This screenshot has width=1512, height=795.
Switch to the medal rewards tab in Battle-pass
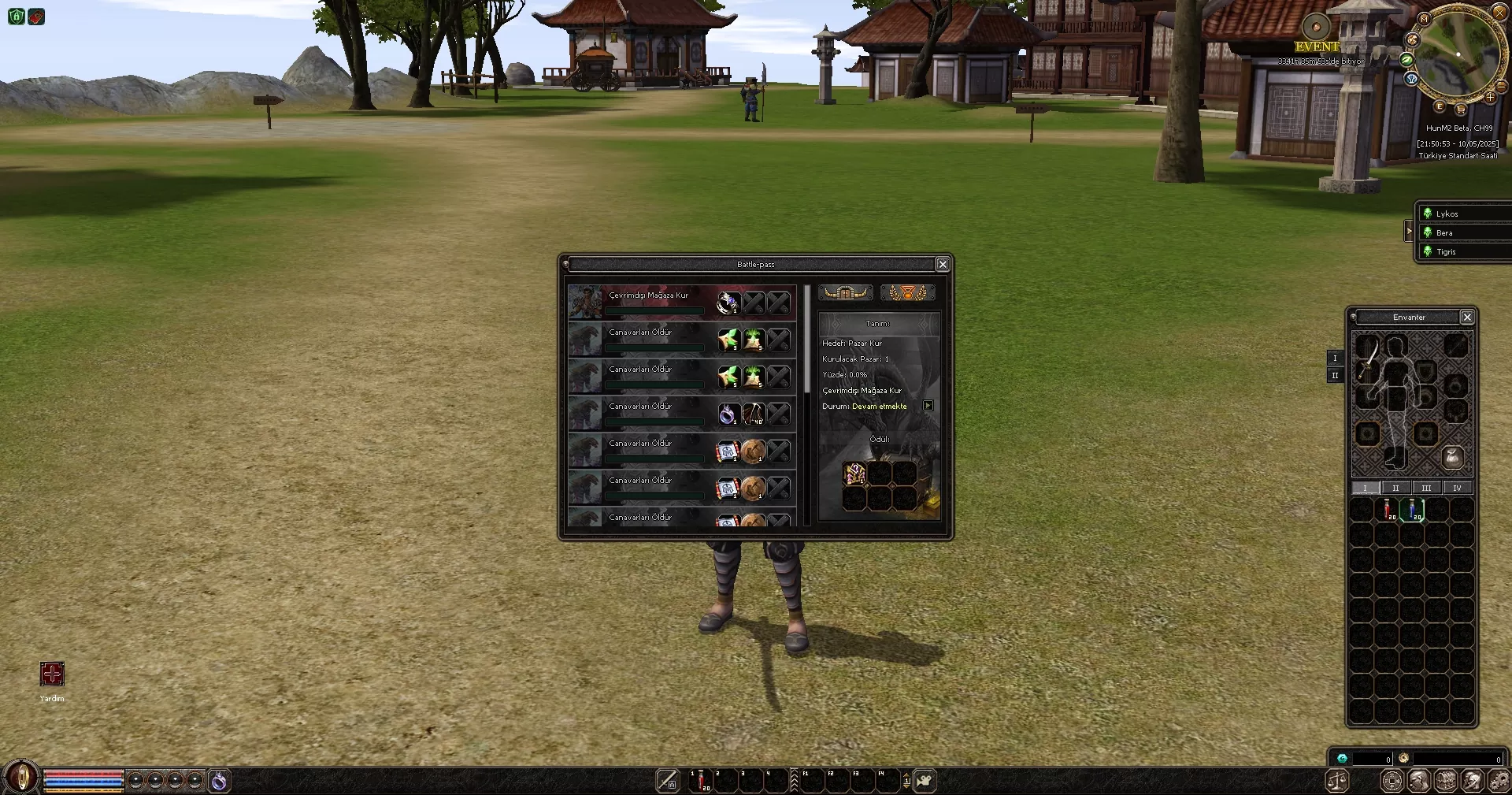click(x=907, y=292)
